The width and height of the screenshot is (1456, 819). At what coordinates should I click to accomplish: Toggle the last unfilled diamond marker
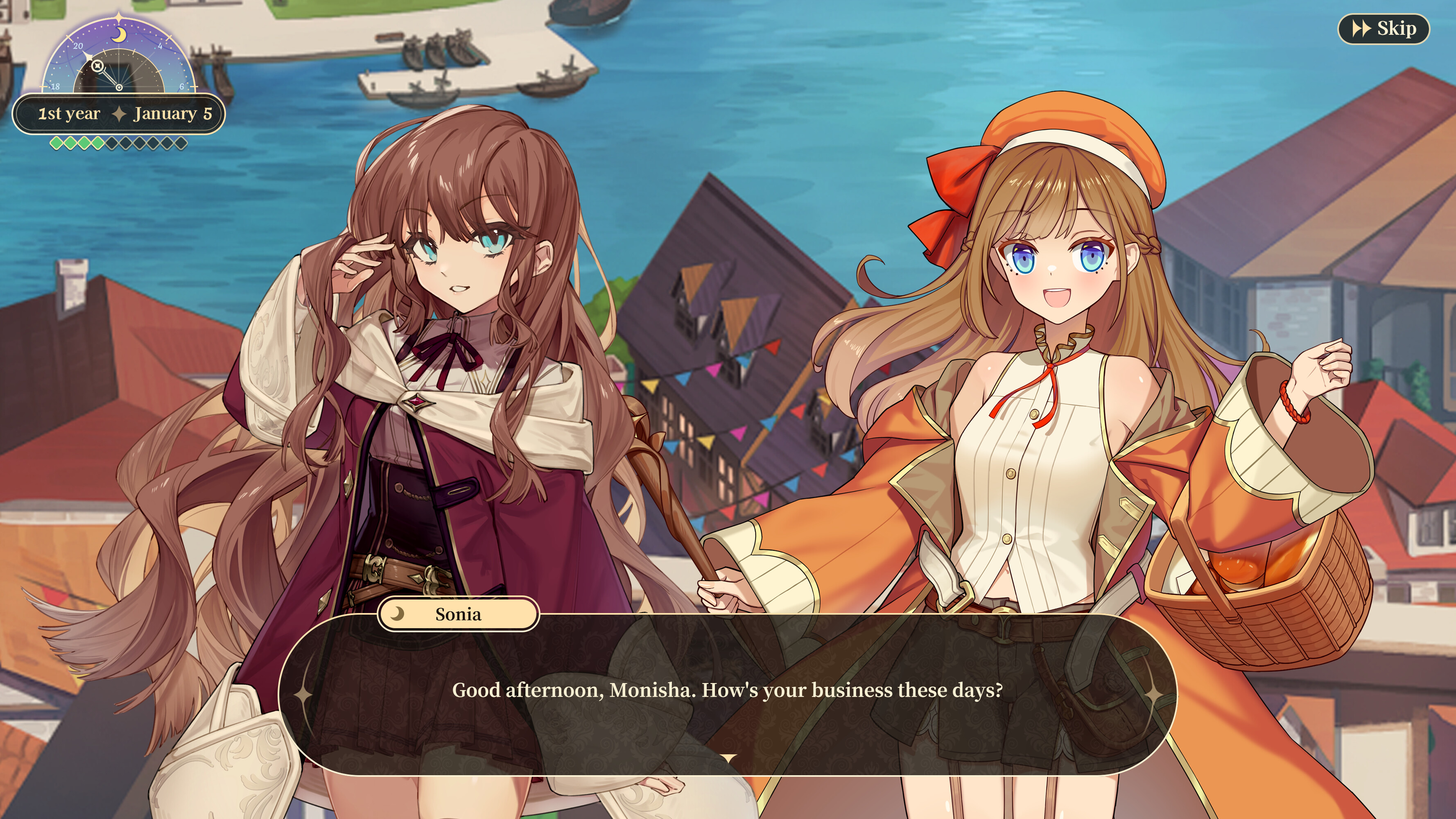point(182,144)
